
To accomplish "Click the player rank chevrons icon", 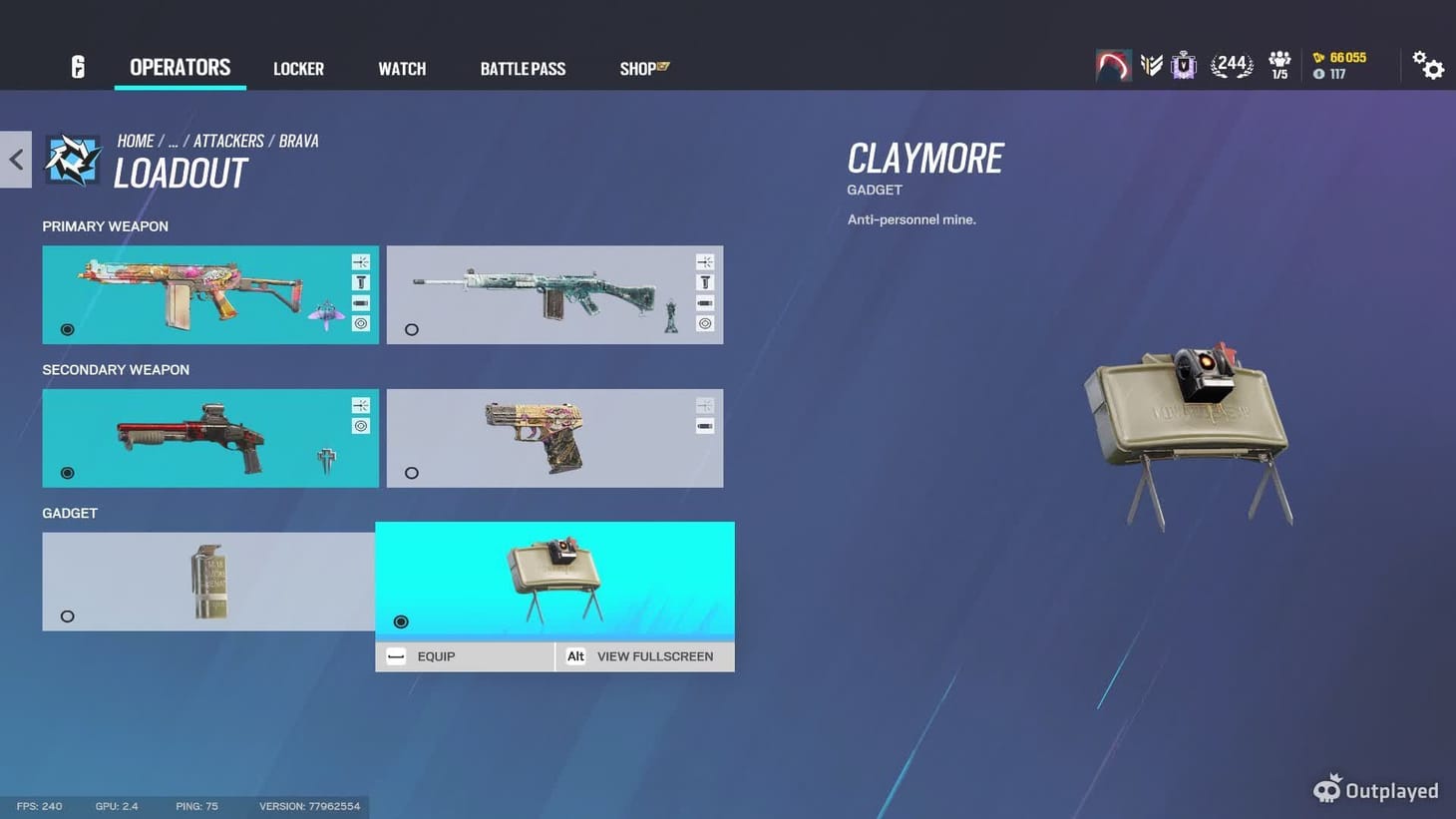I will (x=1152, y=63).
